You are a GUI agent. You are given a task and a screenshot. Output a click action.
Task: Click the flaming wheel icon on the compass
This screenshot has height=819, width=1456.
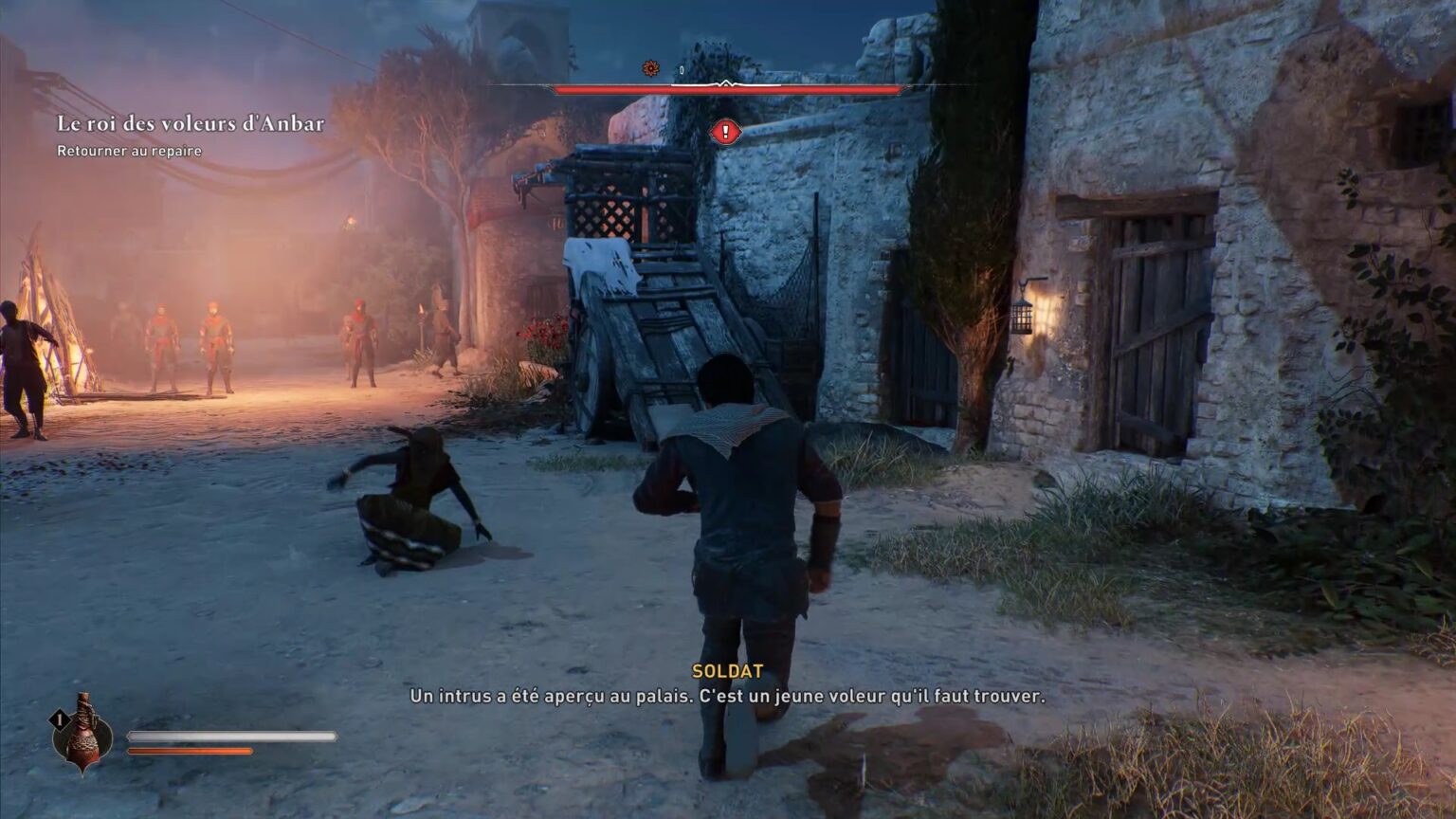click(x=650, y=67)
